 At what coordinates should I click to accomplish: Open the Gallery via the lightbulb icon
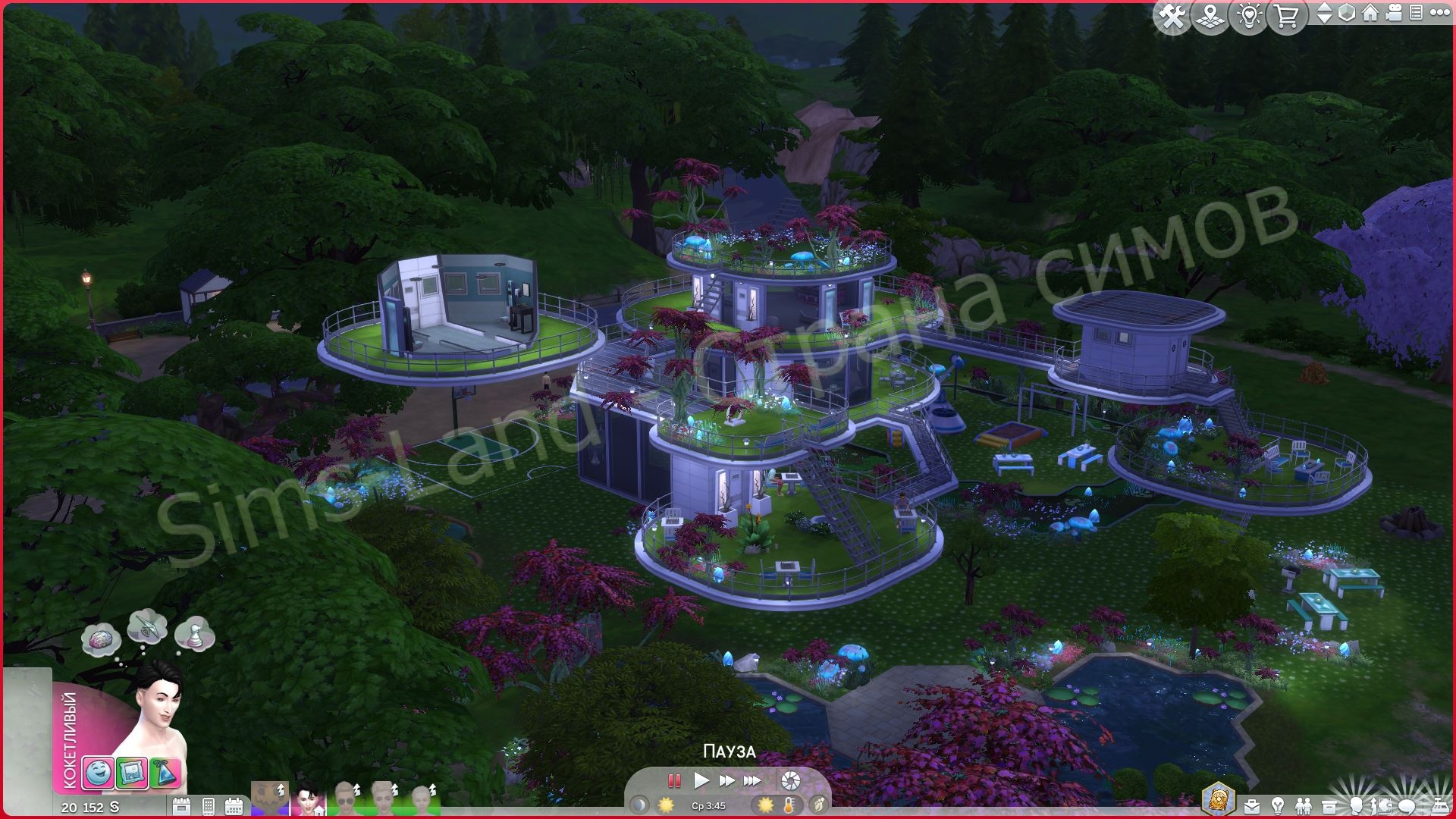click(x=1250, y=14)
